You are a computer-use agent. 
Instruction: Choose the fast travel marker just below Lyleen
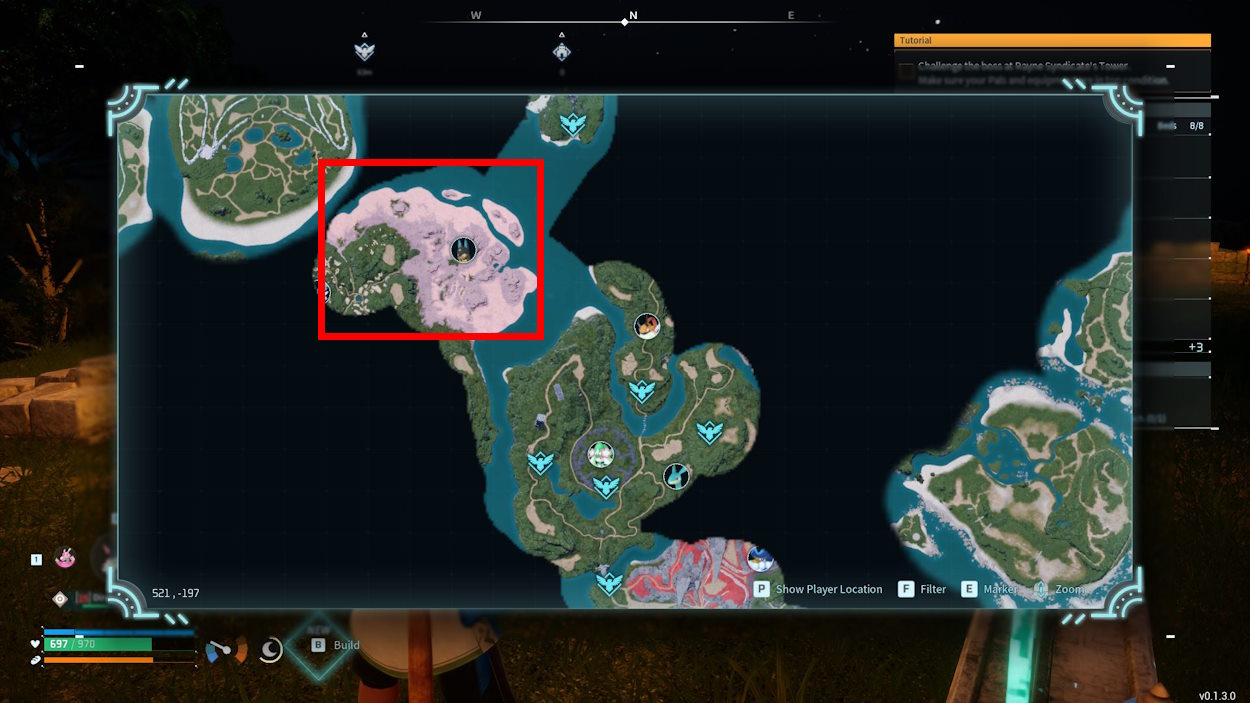605,487
